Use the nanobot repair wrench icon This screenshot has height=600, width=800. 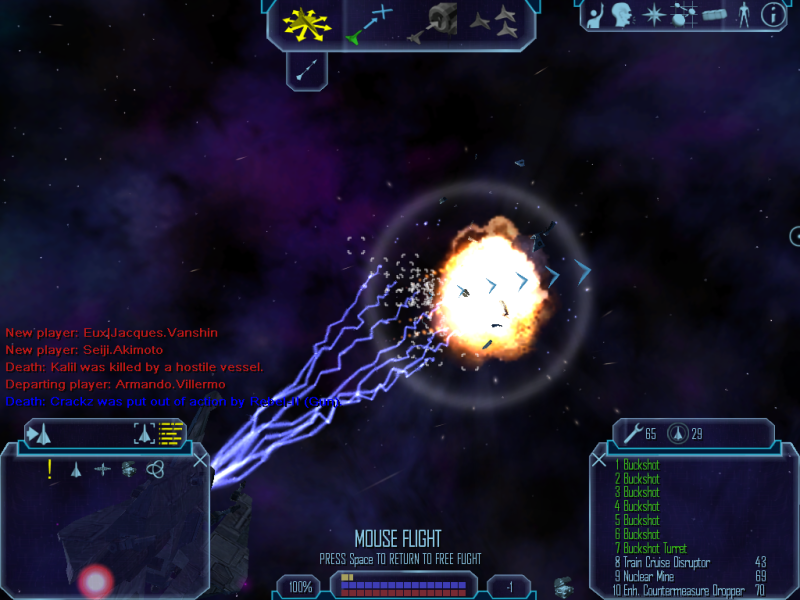632,434
